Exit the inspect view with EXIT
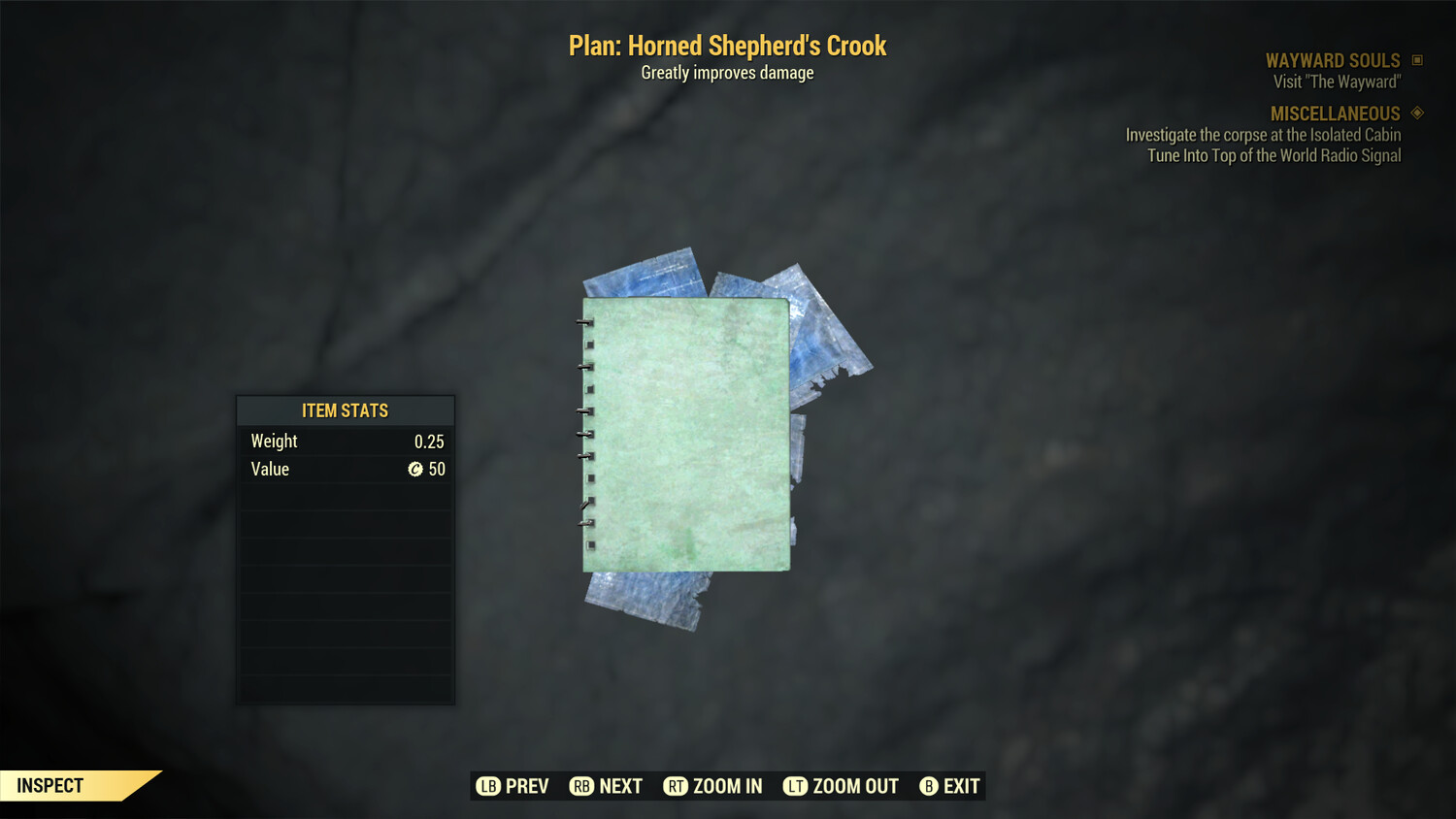 click(949, 786)
